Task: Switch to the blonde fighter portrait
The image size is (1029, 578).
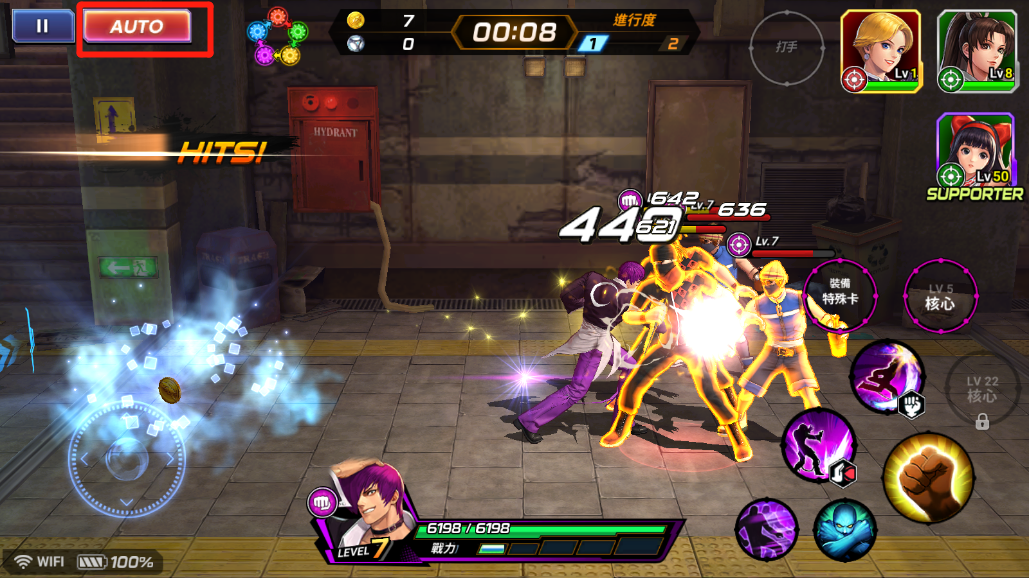Action: (x=880, y=52)
